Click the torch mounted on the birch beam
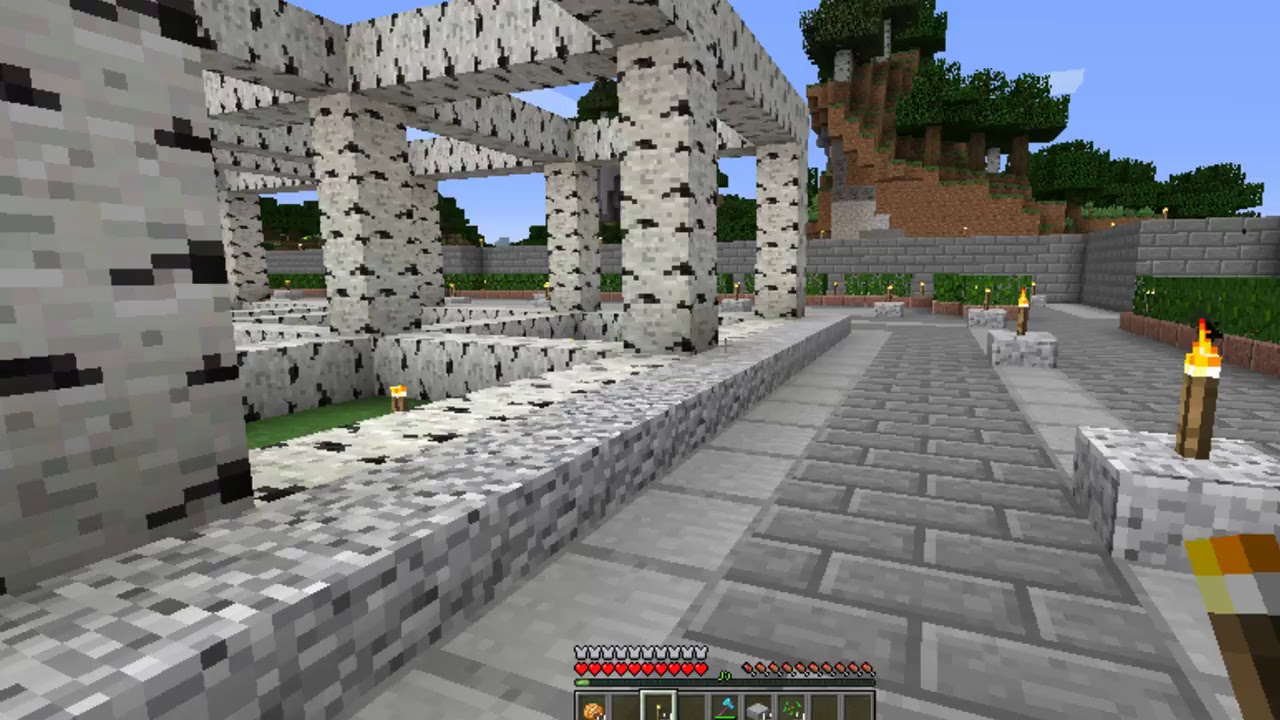The height and width of the screenshot is (720, 1280). point(399,396)
